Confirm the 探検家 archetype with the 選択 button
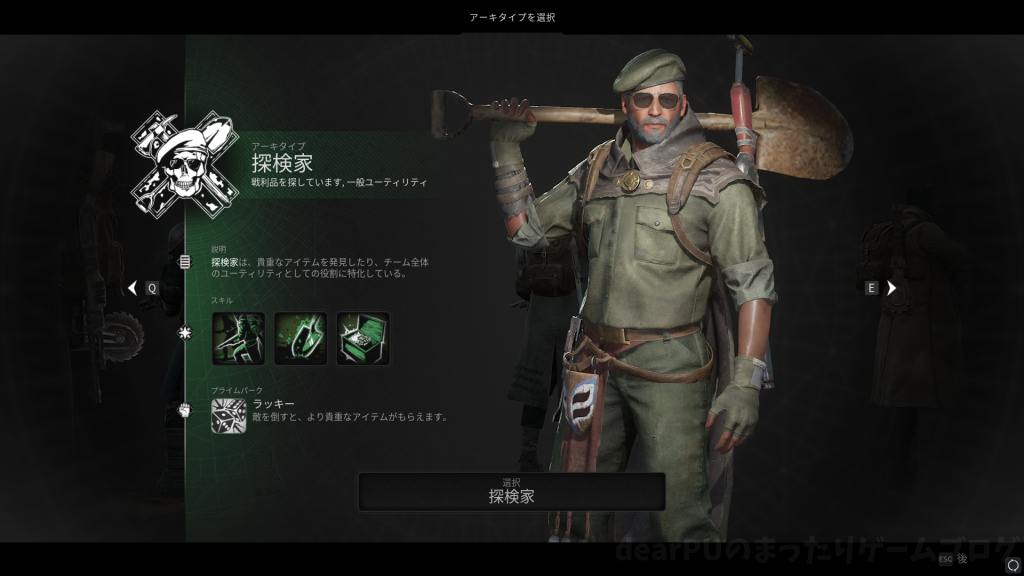The image size is (1024, 576). pos(511,491)
